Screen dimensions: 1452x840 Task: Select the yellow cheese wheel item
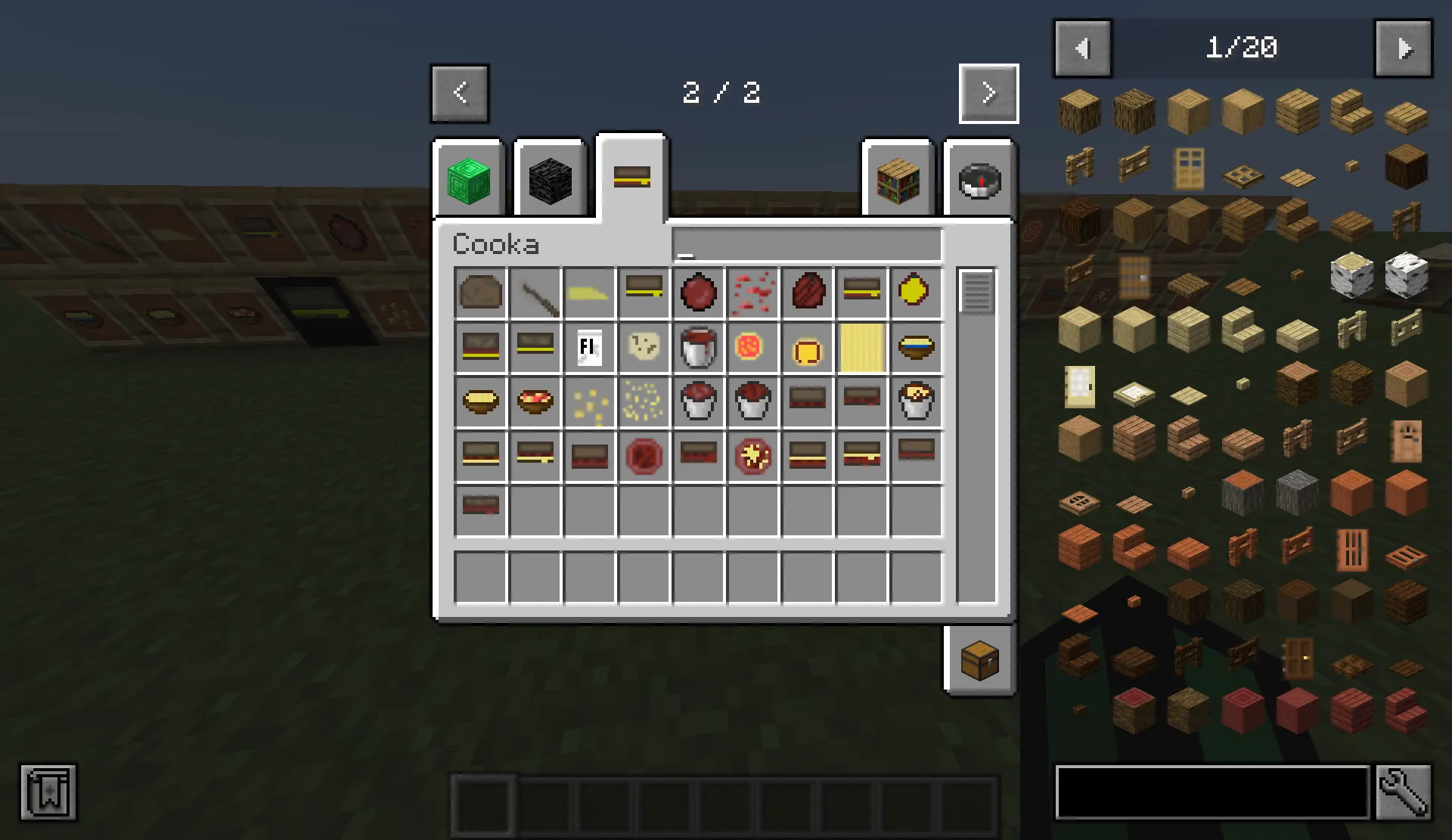[916, 293]
